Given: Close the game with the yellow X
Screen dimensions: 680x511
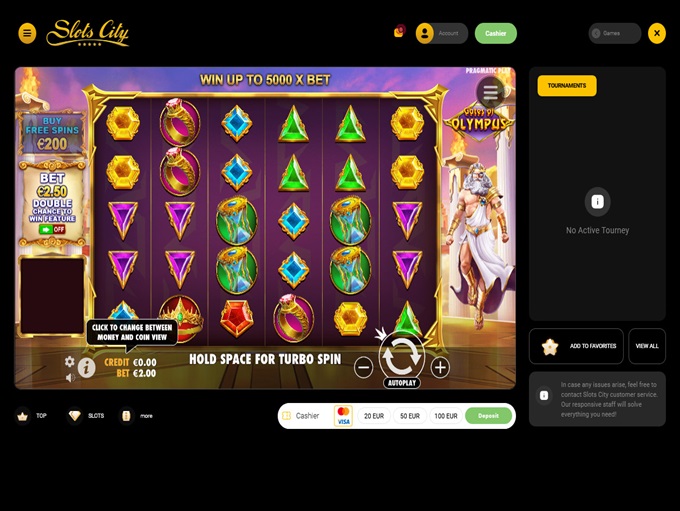Looking at the screenshot, I should click(x=657, y=33).
